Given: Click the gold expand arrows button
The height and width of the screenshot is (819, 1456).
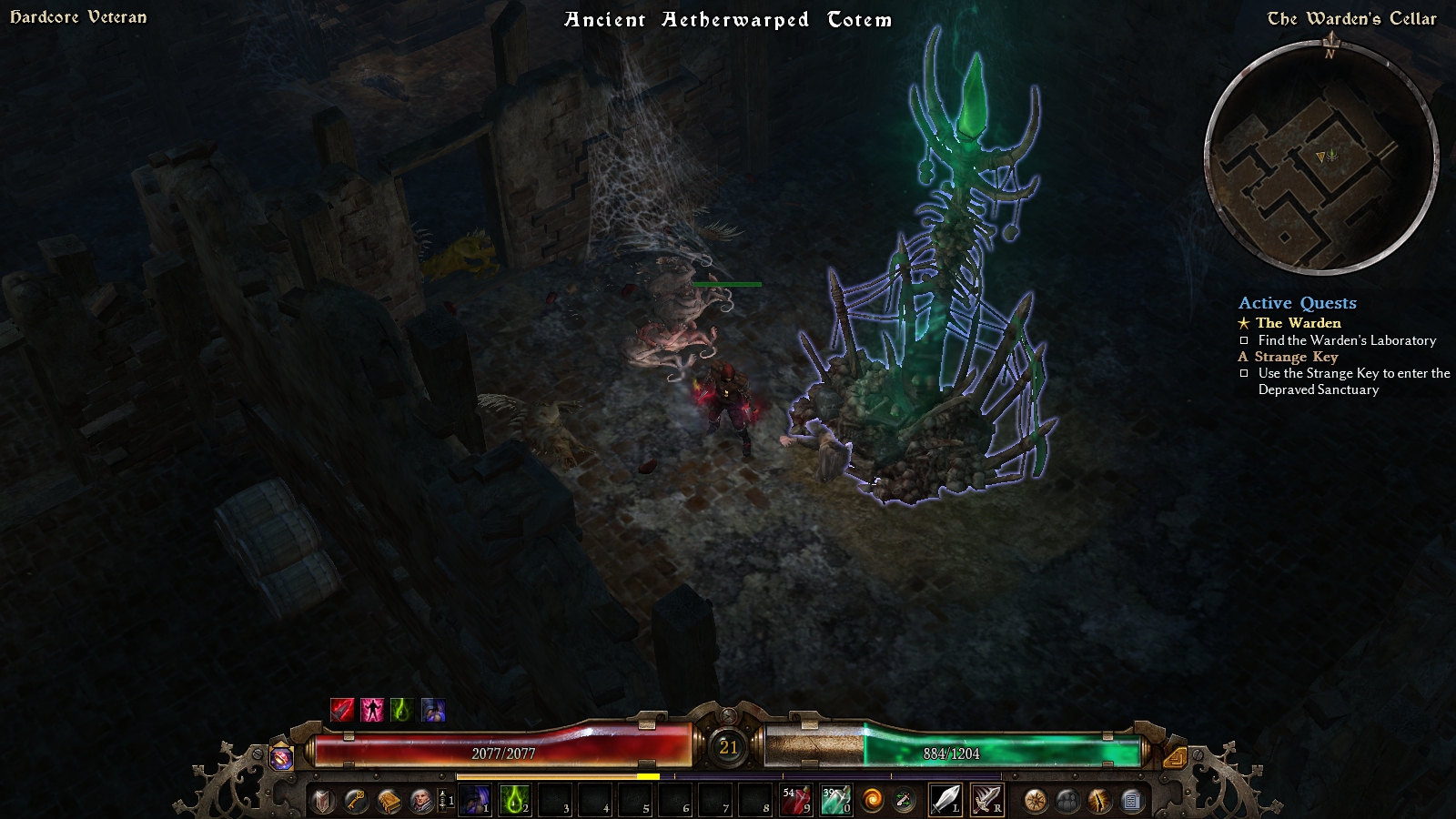Looking at the screenshot, I should tap(1175, 757).
